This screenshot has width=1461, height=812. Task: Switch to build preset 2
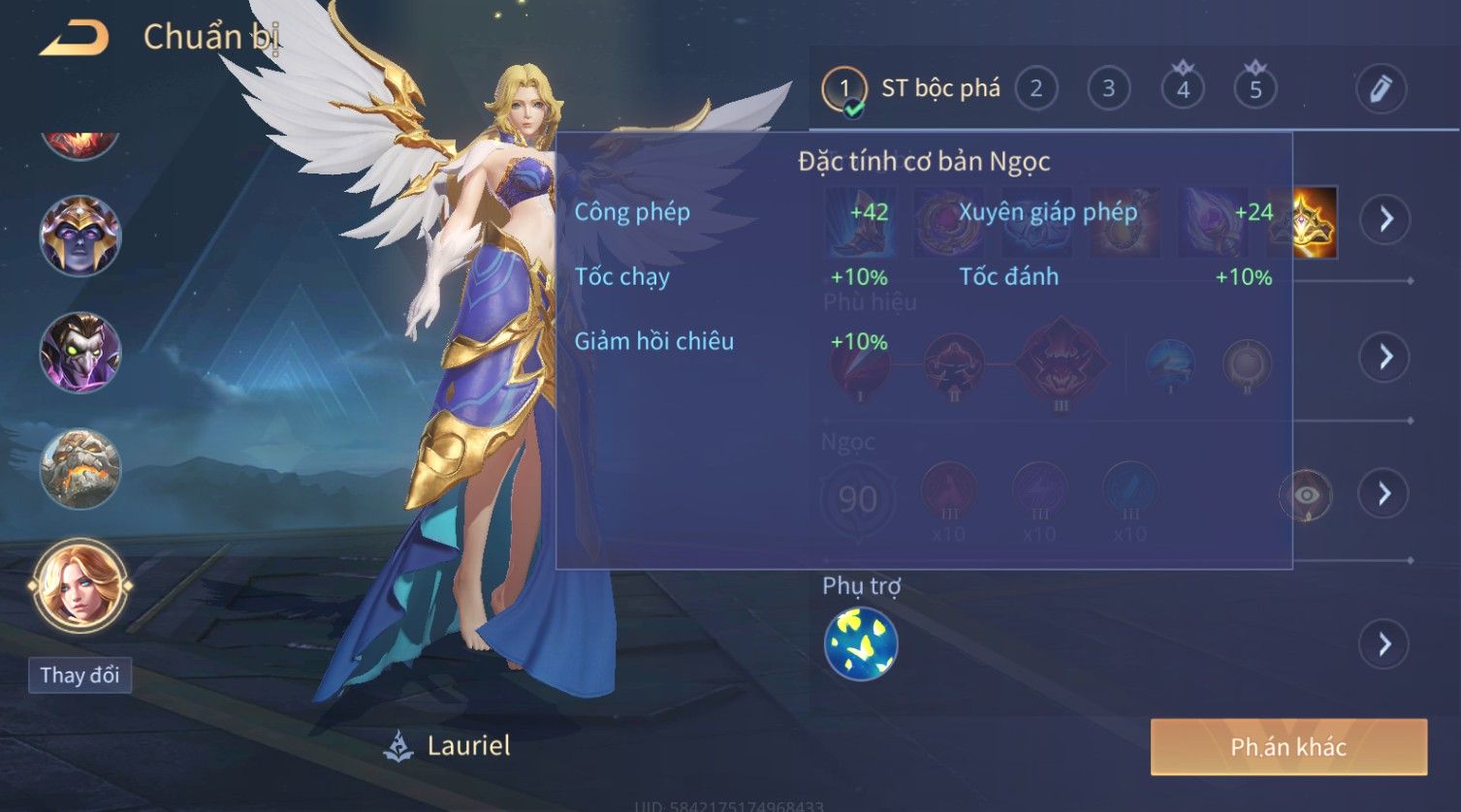pyautogui.click(x=1035, y=89)
